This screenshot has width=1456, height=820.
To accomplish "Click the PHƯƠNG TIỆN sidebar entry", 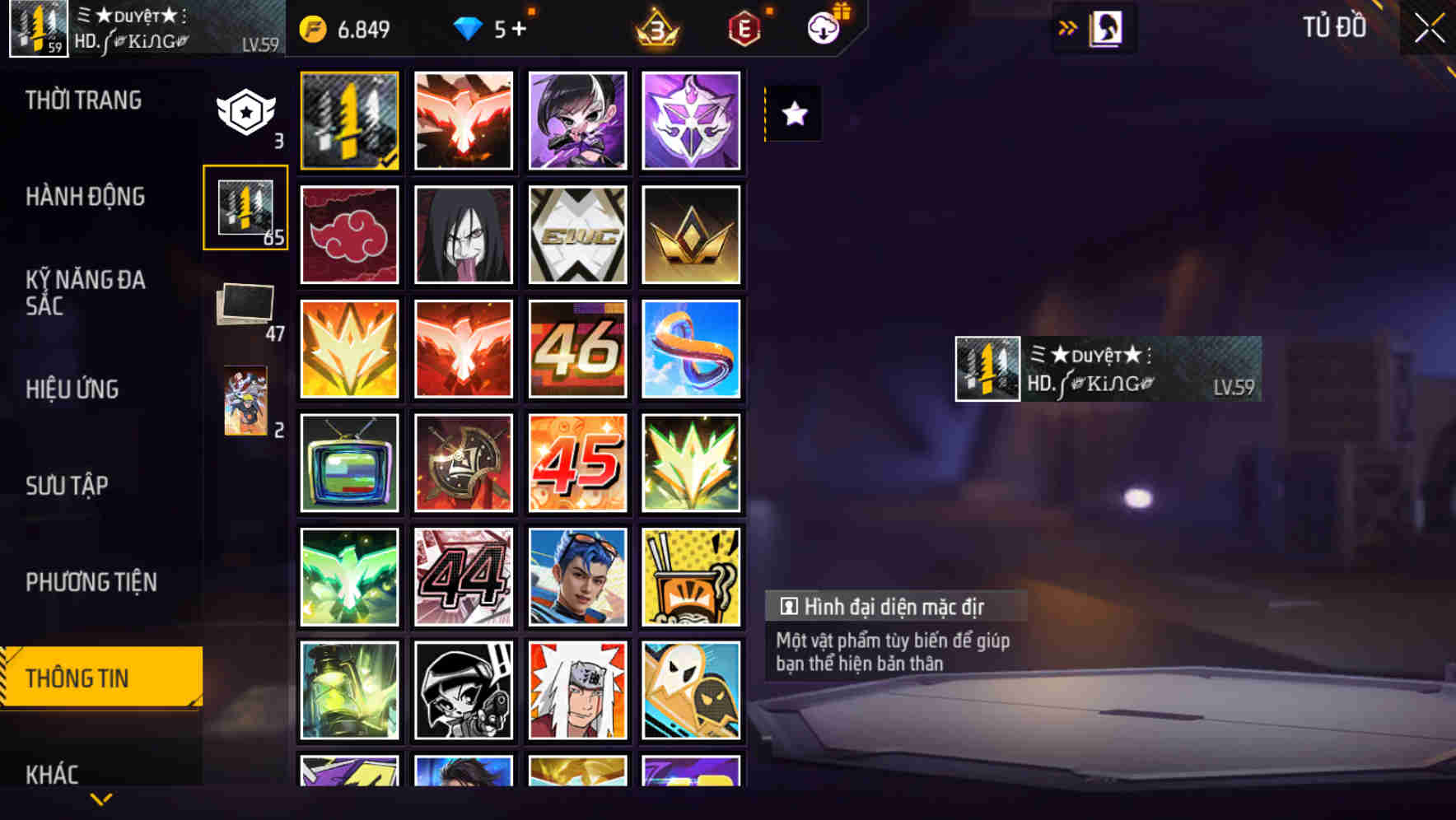I will 91,582.
